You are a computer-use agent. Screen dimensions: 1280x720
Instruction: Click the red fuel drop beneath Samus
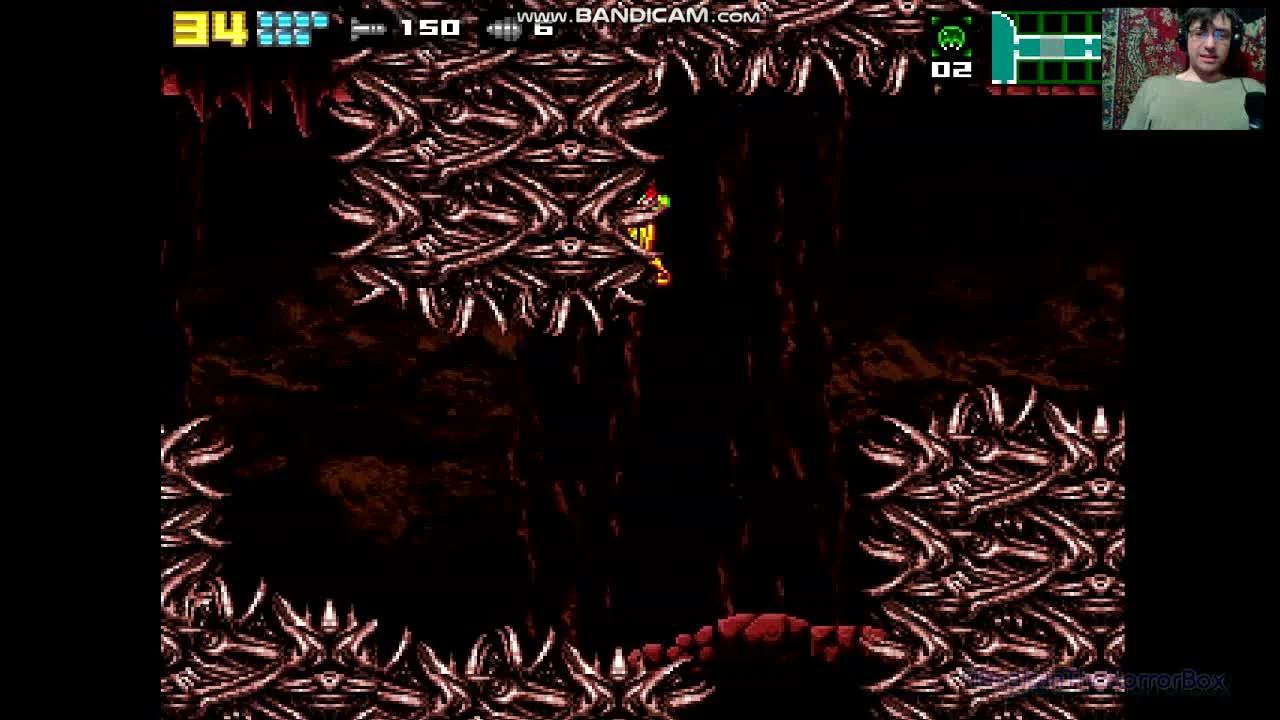point(662,272)
